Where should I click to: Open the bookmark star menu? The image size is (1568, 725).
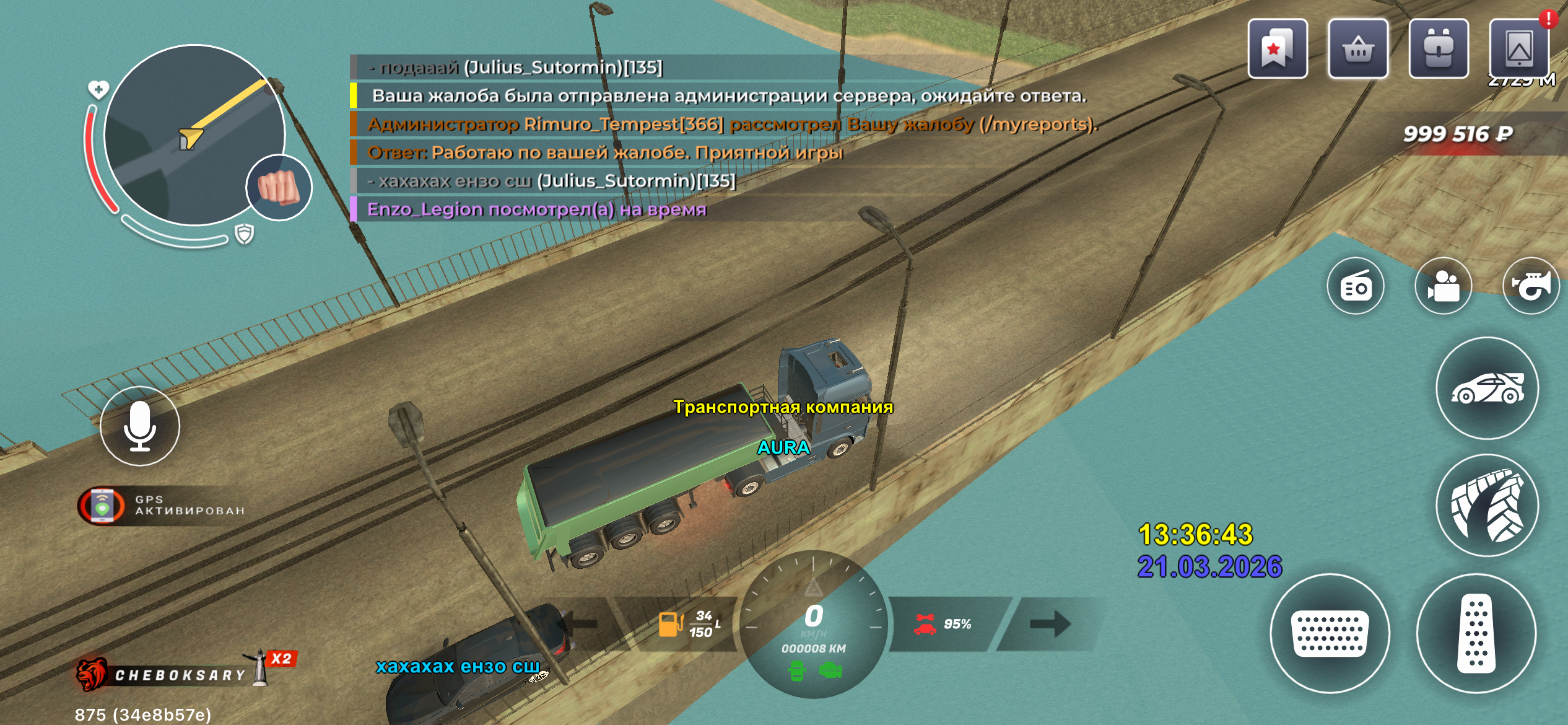pyautogui.click(x=1277, y=49)
